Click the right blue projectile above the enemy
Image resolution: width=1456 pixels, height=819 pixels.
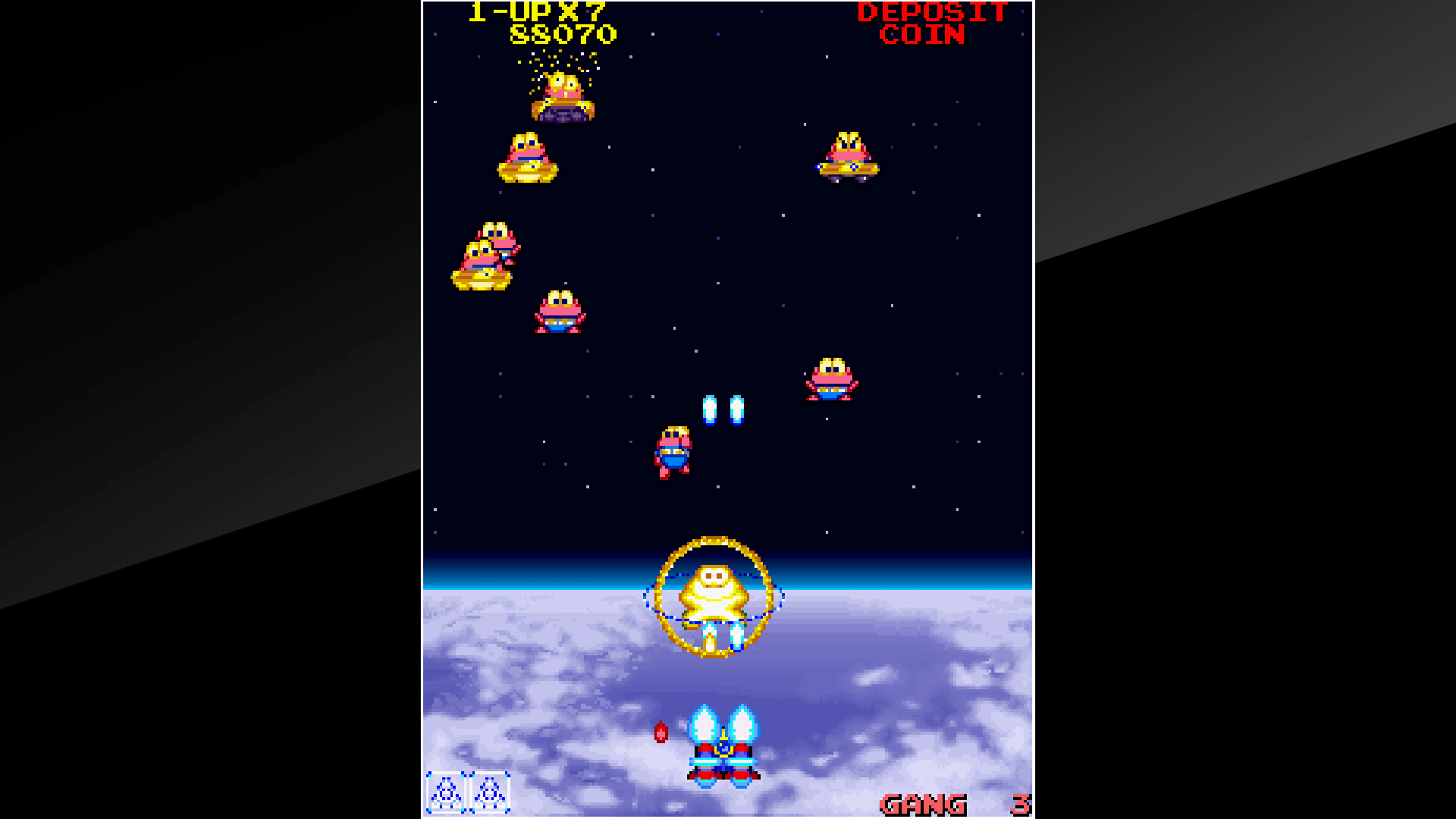pos(737,410)
